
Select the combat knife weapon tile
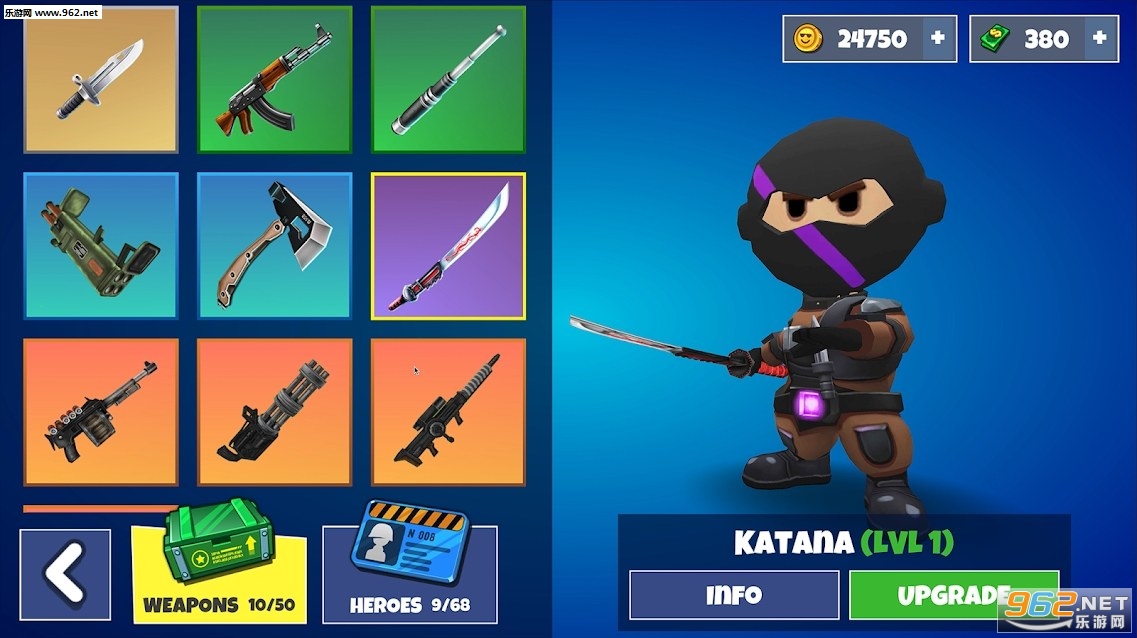(100, 80)
